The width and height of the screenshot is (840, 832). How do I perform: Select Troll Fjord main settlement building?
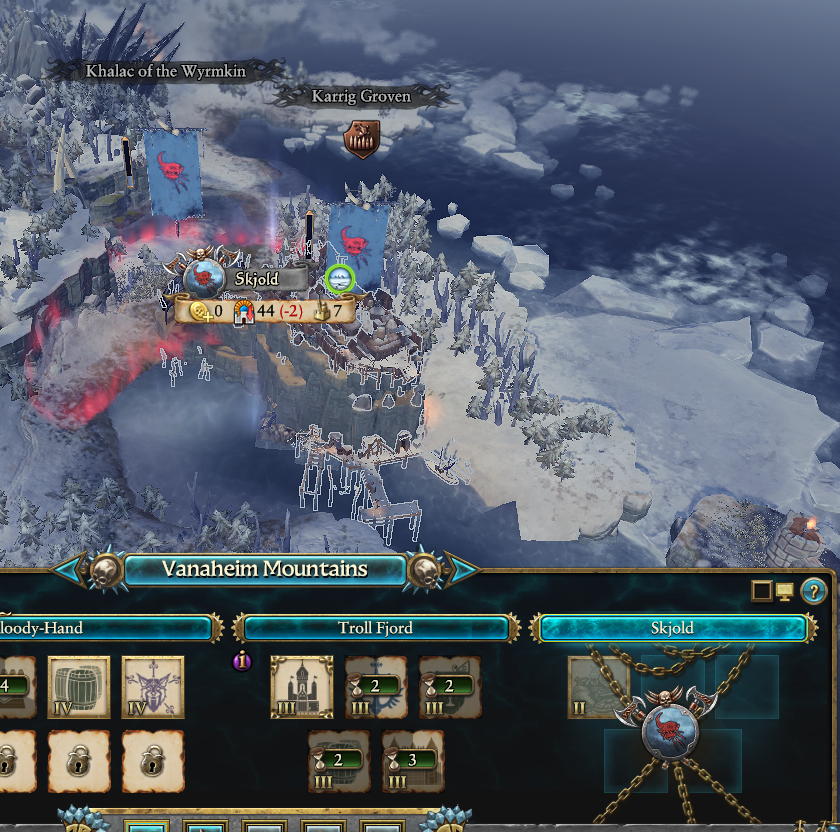coord(302,687)
